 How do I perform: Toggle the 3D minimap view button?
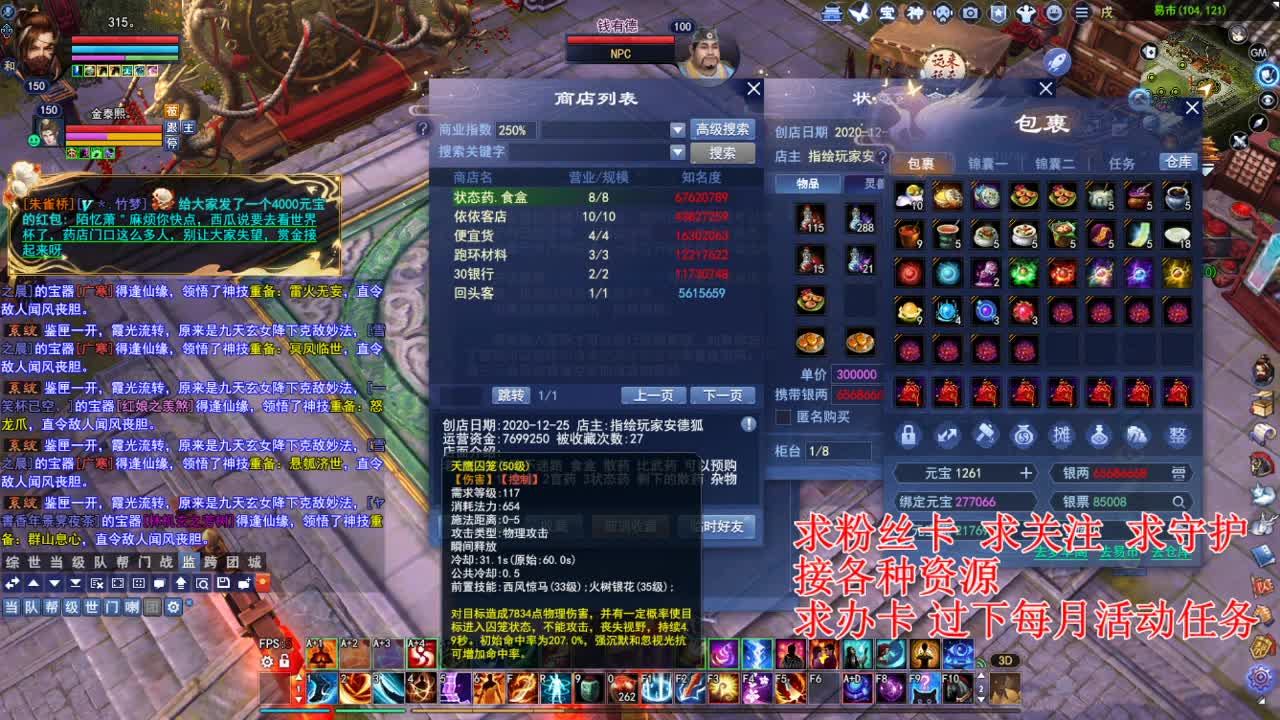pos(1005,660)
